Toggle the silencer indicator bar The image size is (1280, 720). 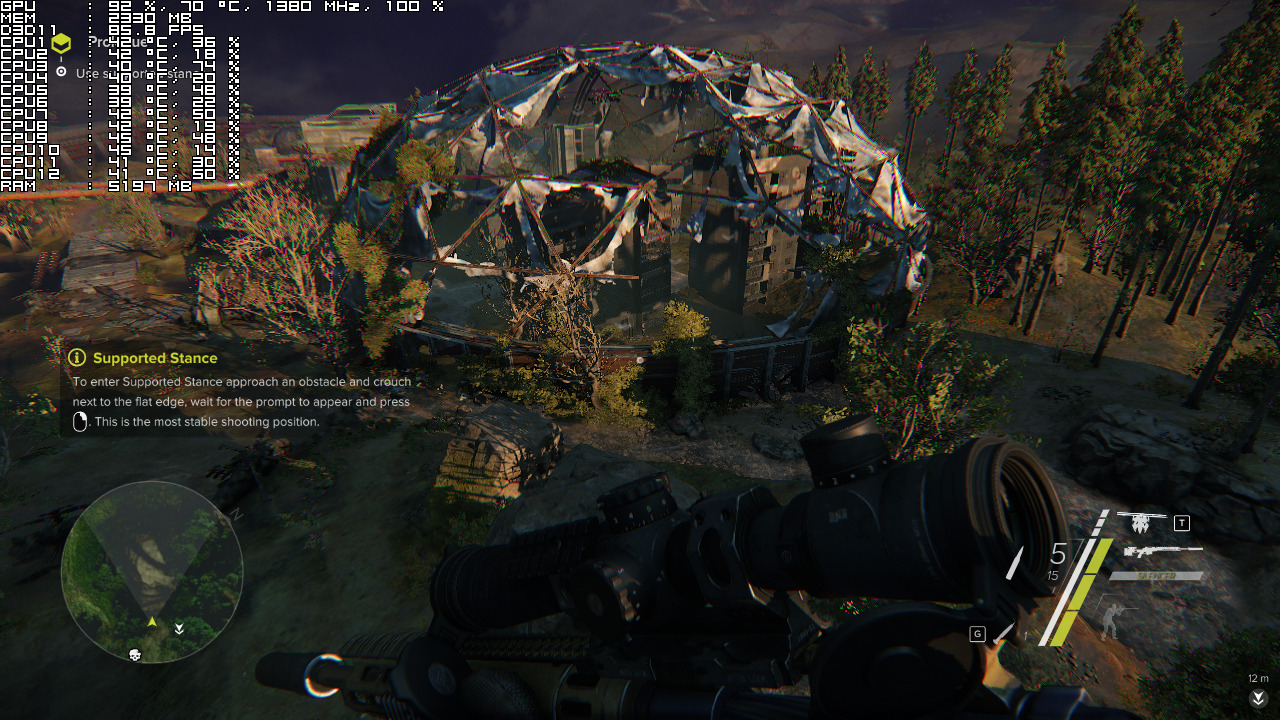(x=1155, y=576)
